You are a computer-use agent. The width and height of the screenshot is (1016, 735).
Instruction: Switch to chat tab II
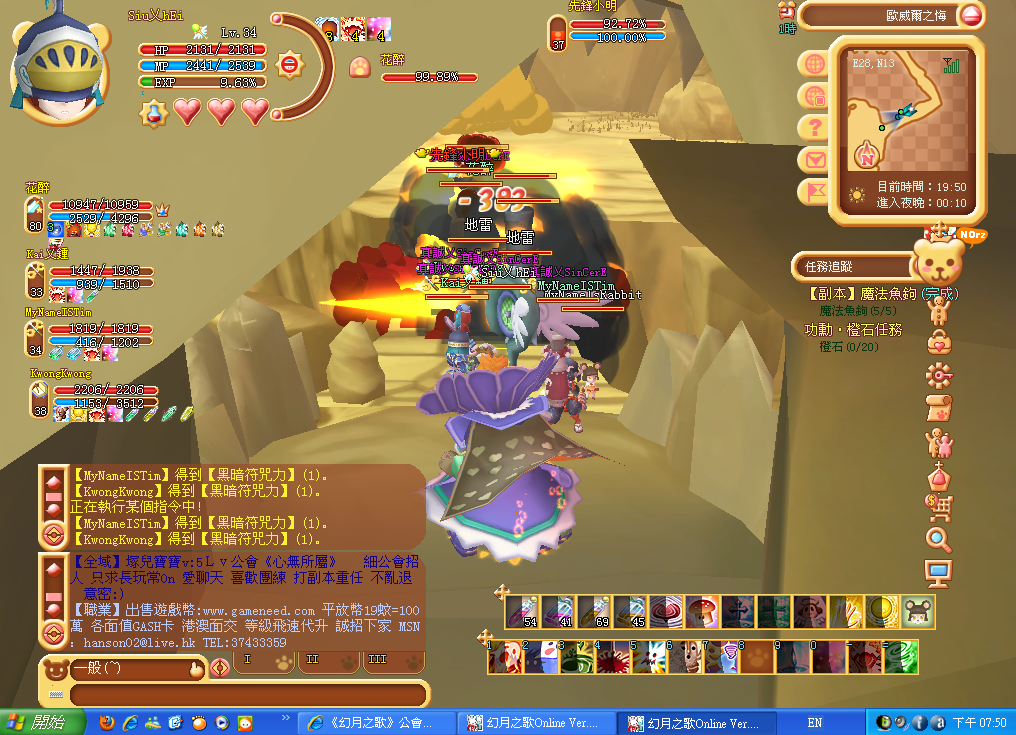pyautogui.click(x=312, y=662)
